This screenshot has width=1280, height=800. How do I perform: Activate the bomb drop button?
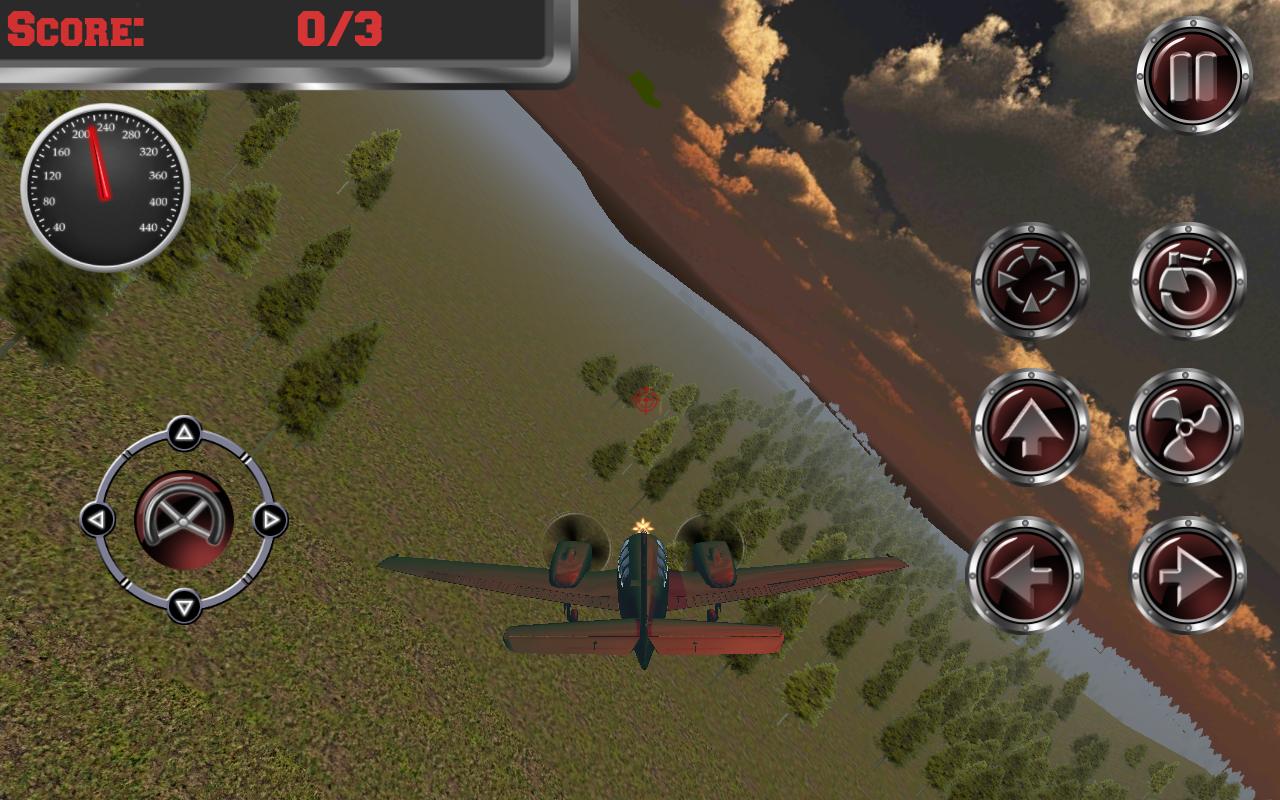(1188, 280)
